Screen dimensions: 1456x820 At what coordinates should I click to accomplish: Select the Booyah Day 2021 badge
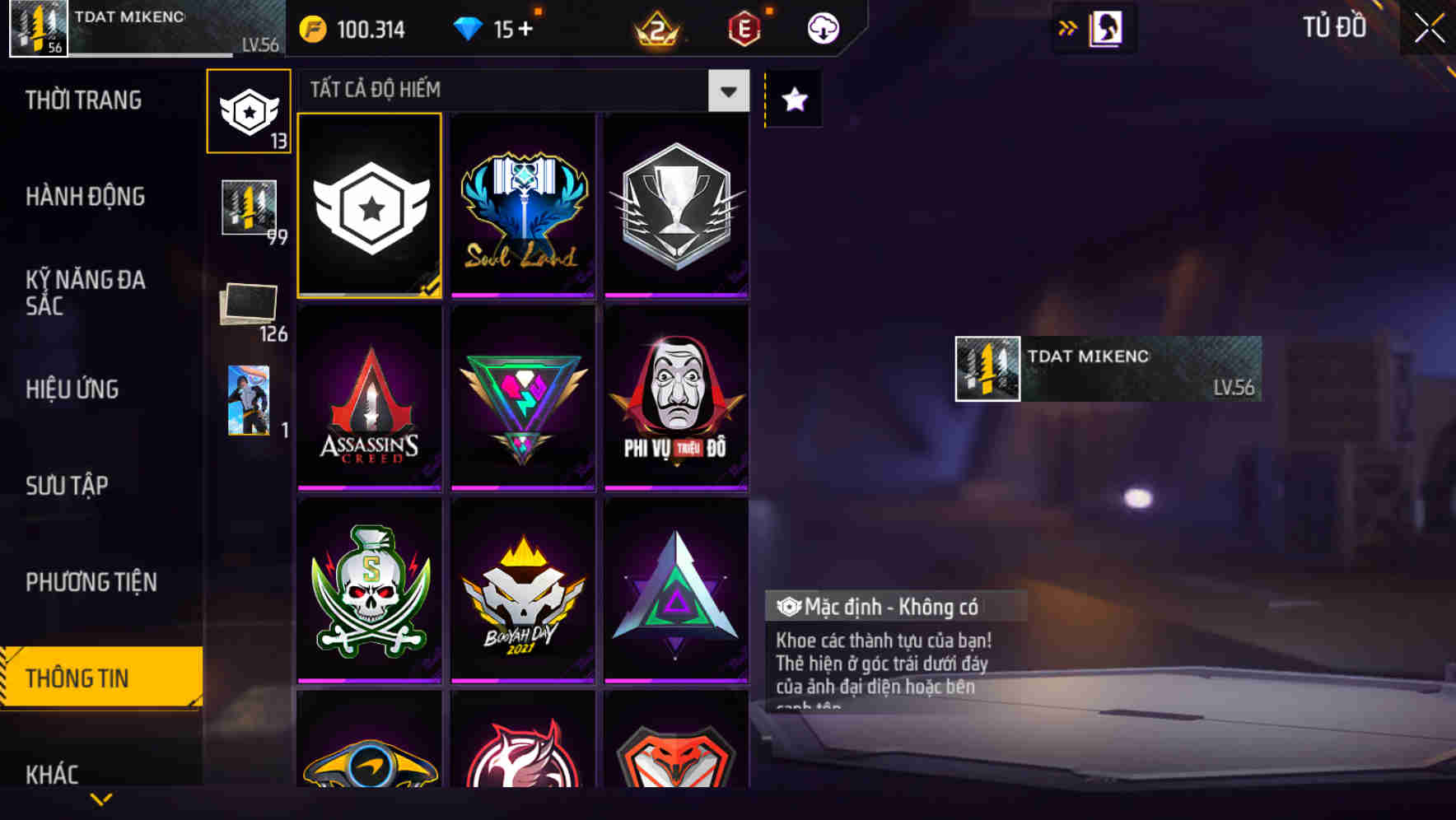coord(522,589)
